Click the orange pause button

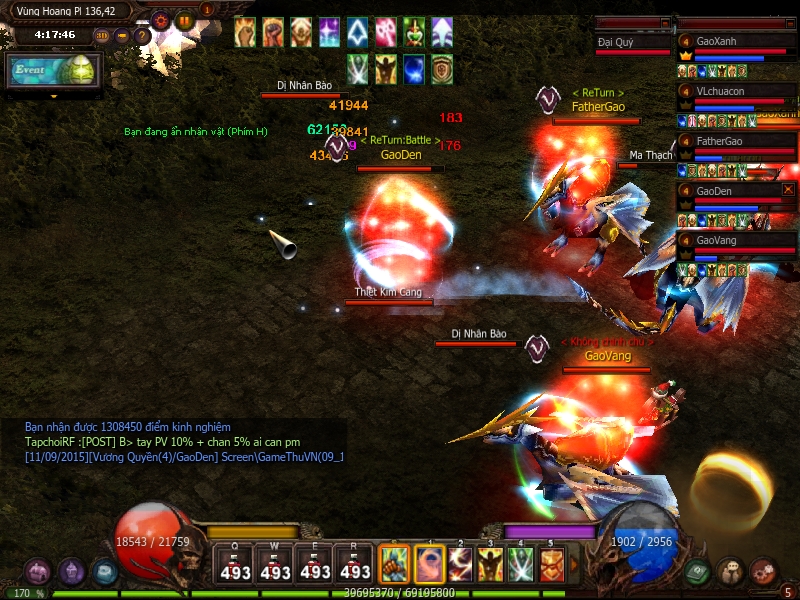coord(184,19)
